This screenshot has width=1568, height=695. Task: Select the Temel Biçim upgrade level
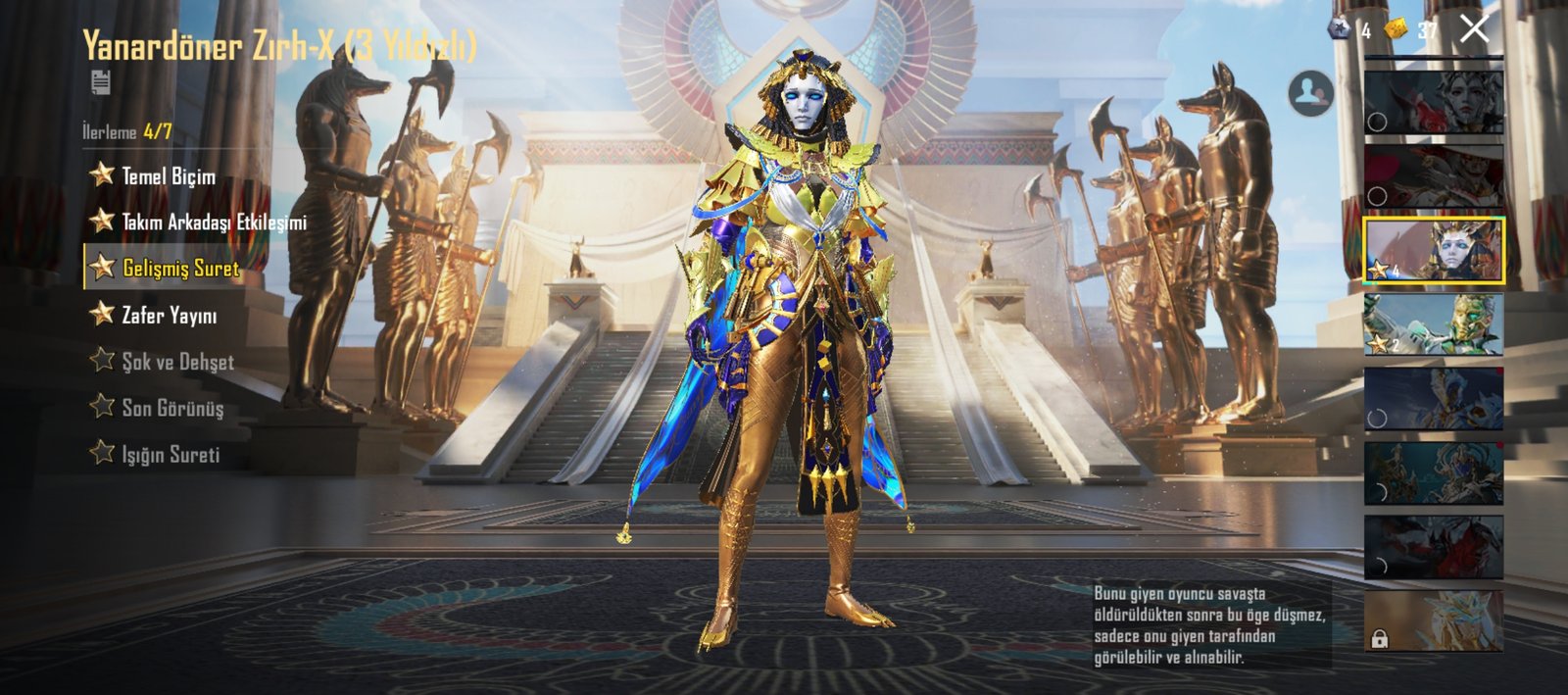[167, 176]
